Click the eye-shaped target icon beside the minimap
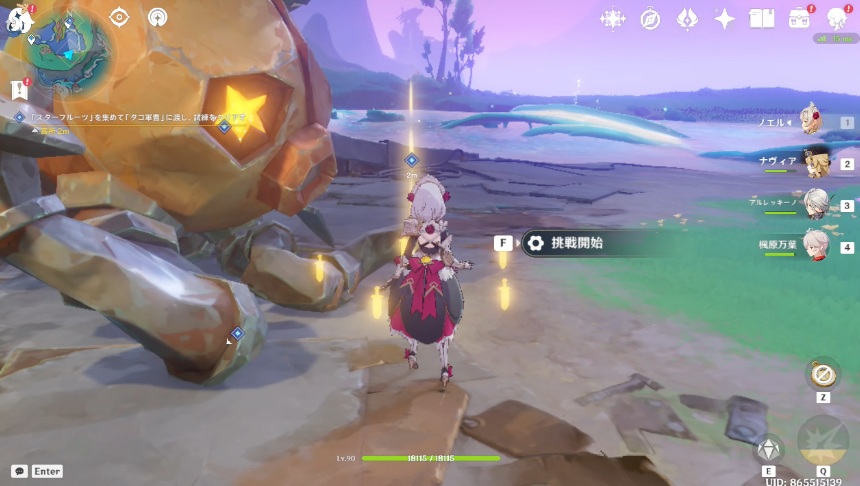 pos(119,17)
